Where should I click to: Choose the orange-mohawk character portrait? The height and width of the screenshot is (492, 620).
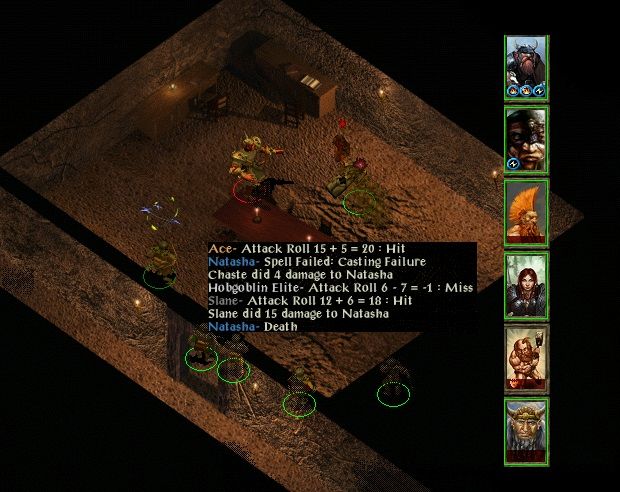point(525,211)
